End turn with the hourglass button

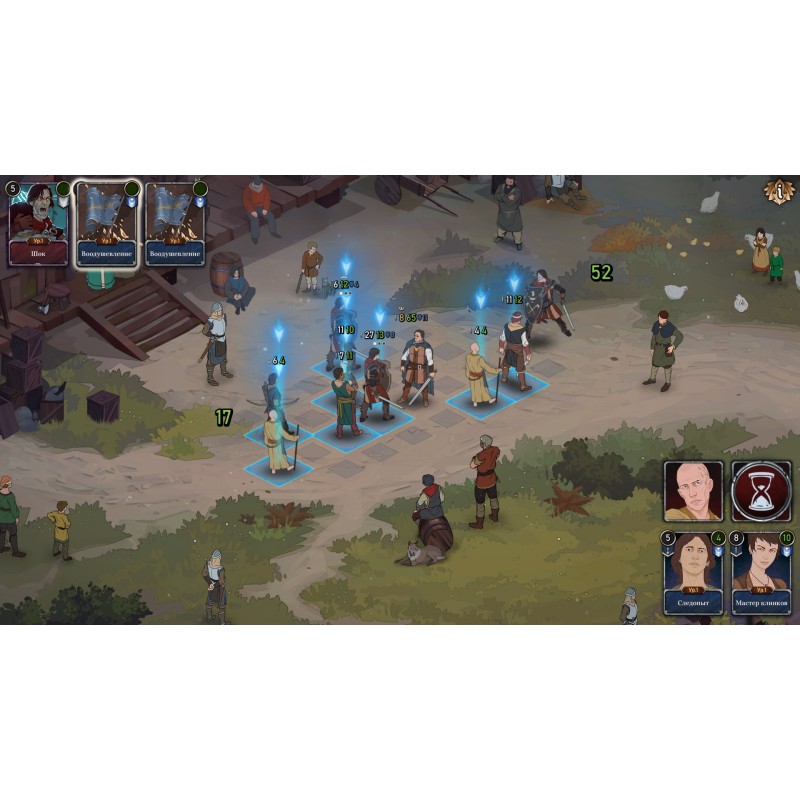[761, 492]
